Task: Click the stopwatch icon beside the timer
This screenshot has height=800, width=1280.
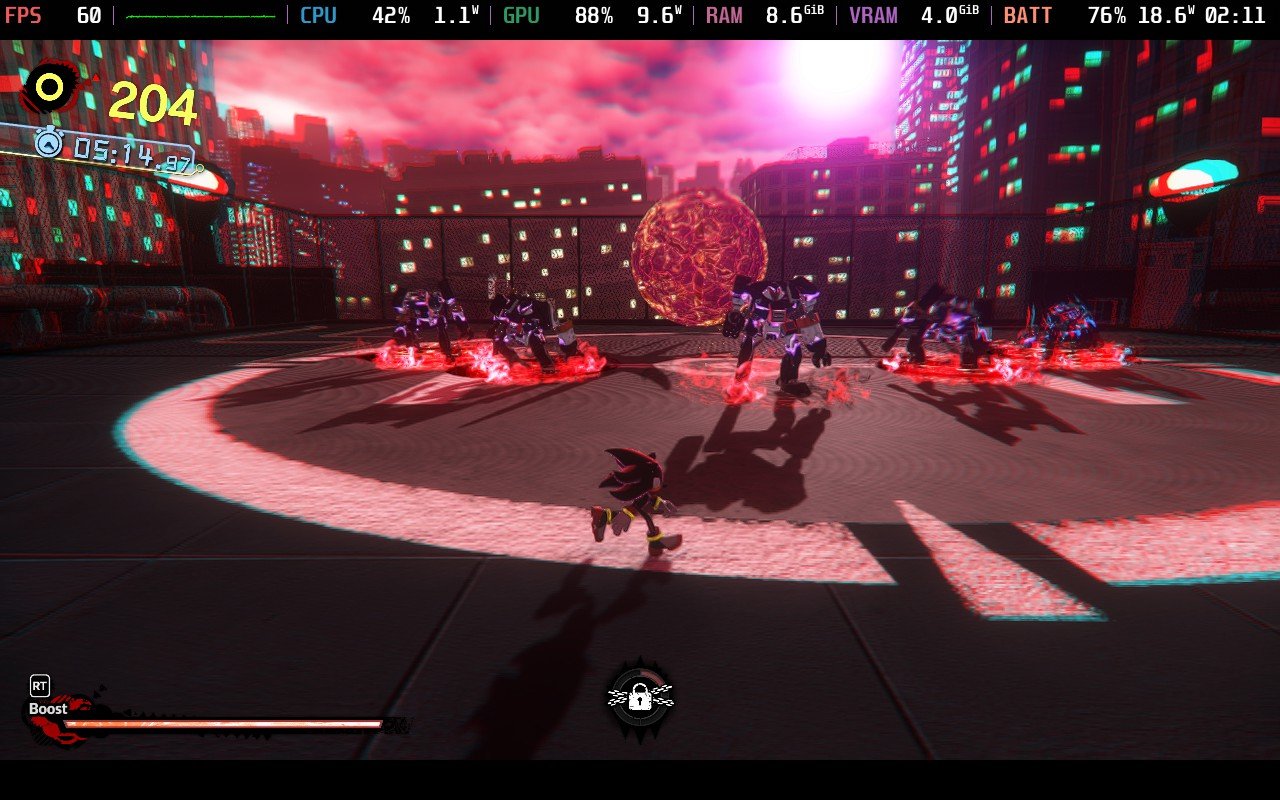Action: pos(48,143)
